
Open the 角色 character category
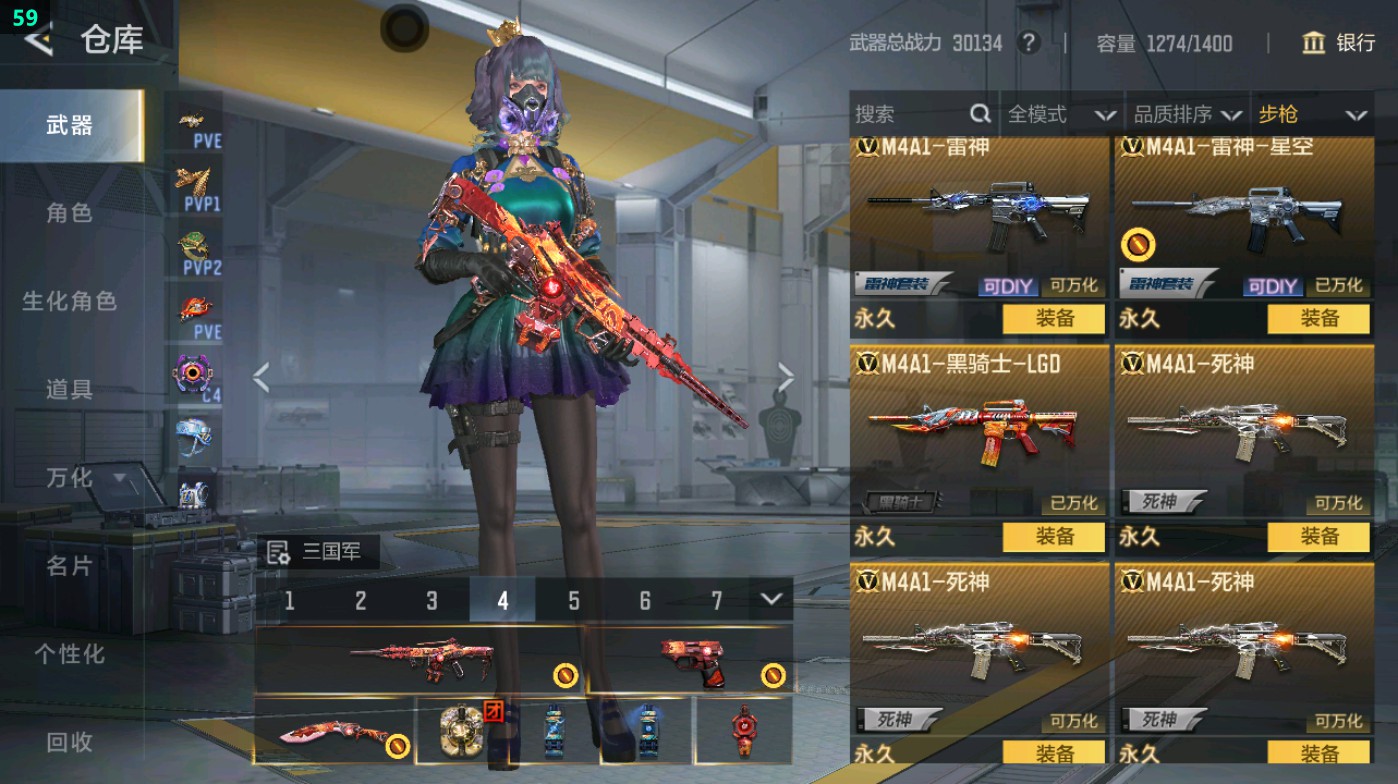[x=69, y=213]
